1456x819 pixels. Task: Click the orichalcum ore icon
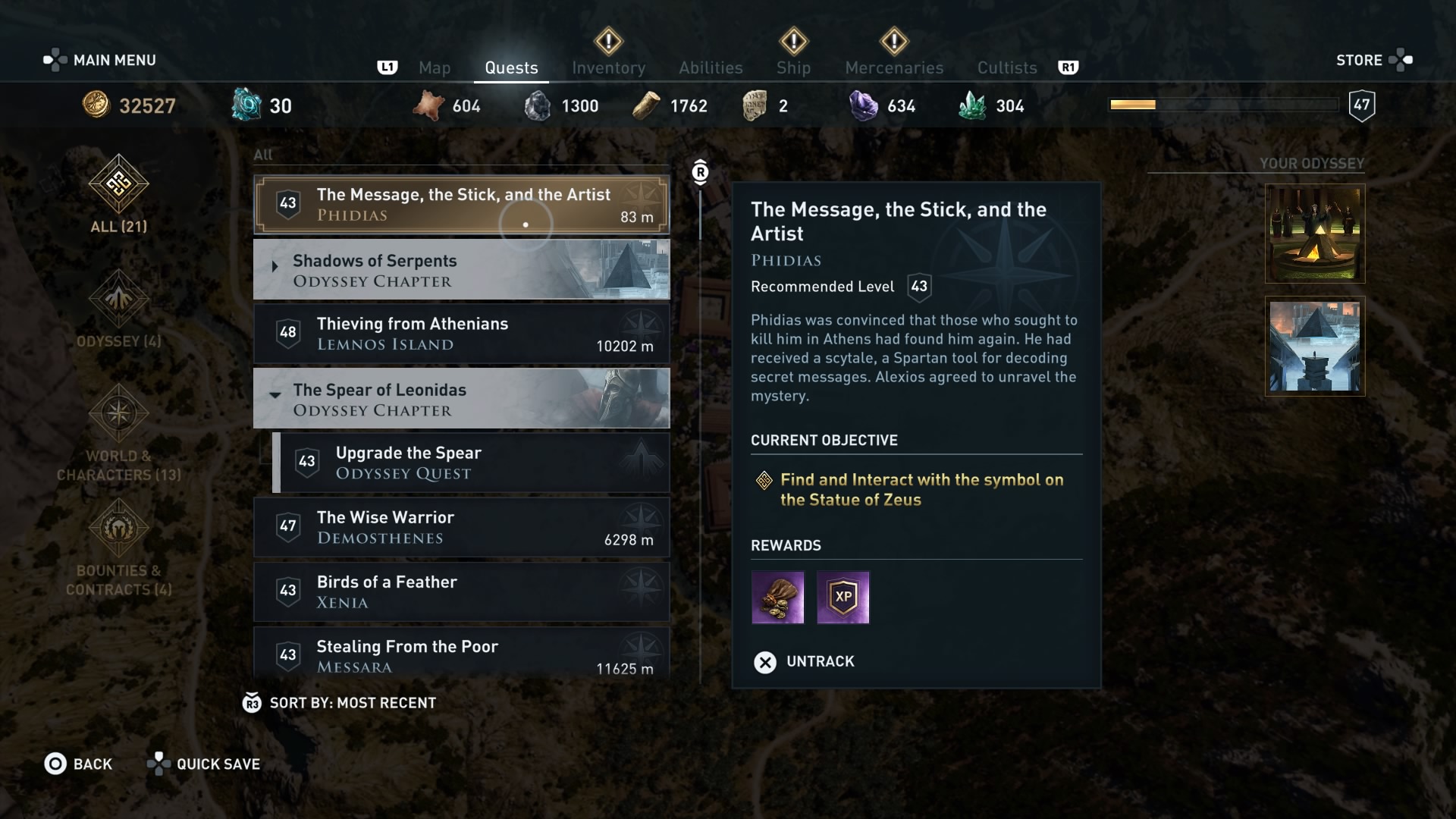(246, 105)
